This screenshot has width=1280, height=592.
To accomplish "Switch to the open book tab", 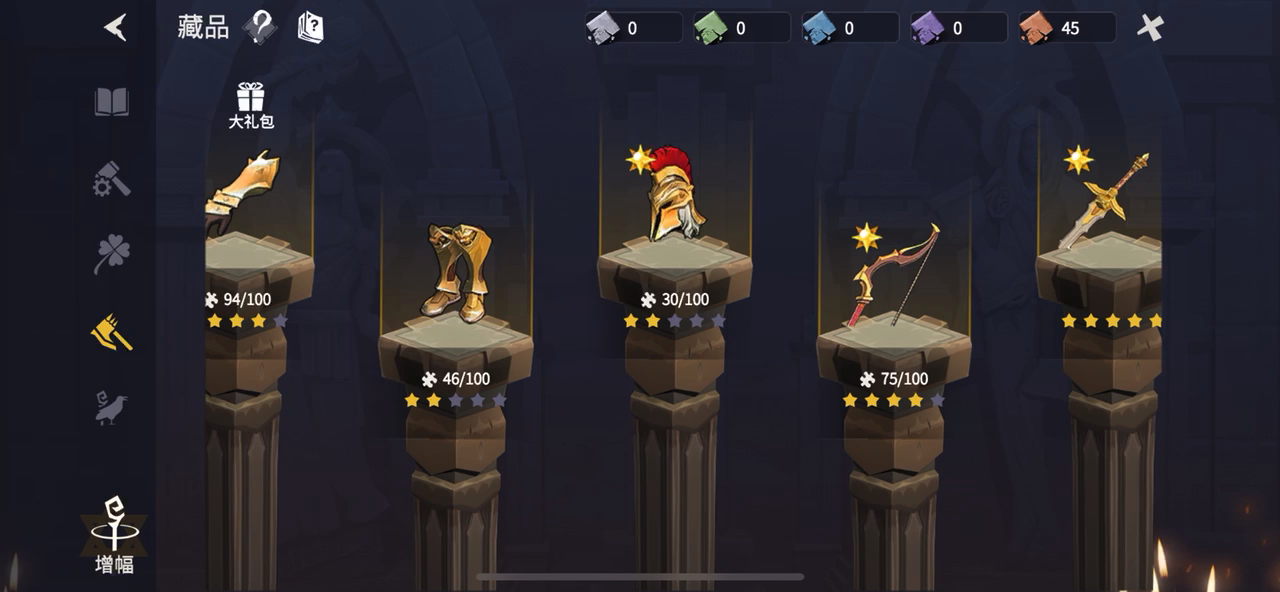I will [112, 102].
